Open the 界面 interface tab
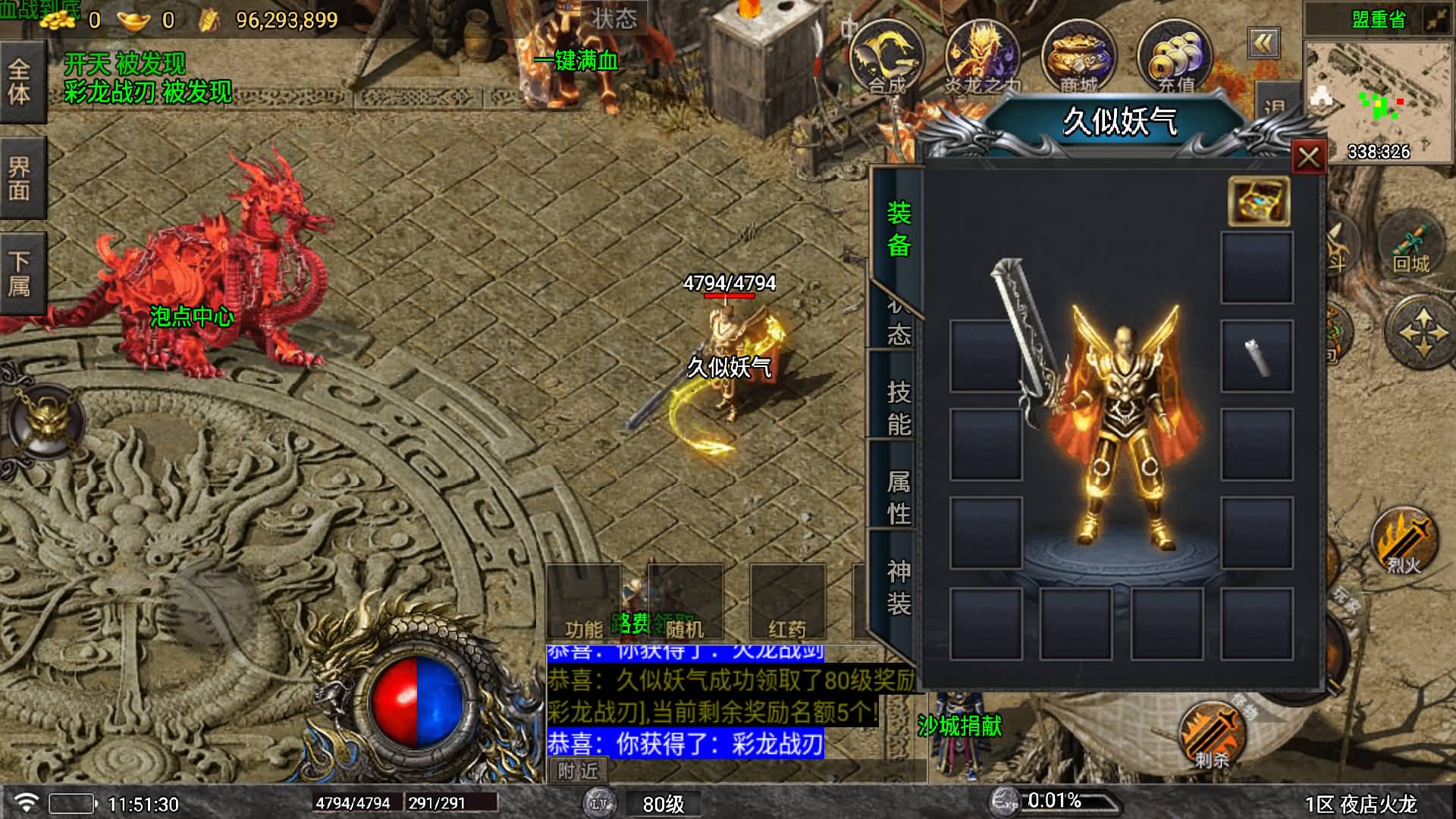The width and height of the screenshot is (1456, 819). (x=20, y=178)
